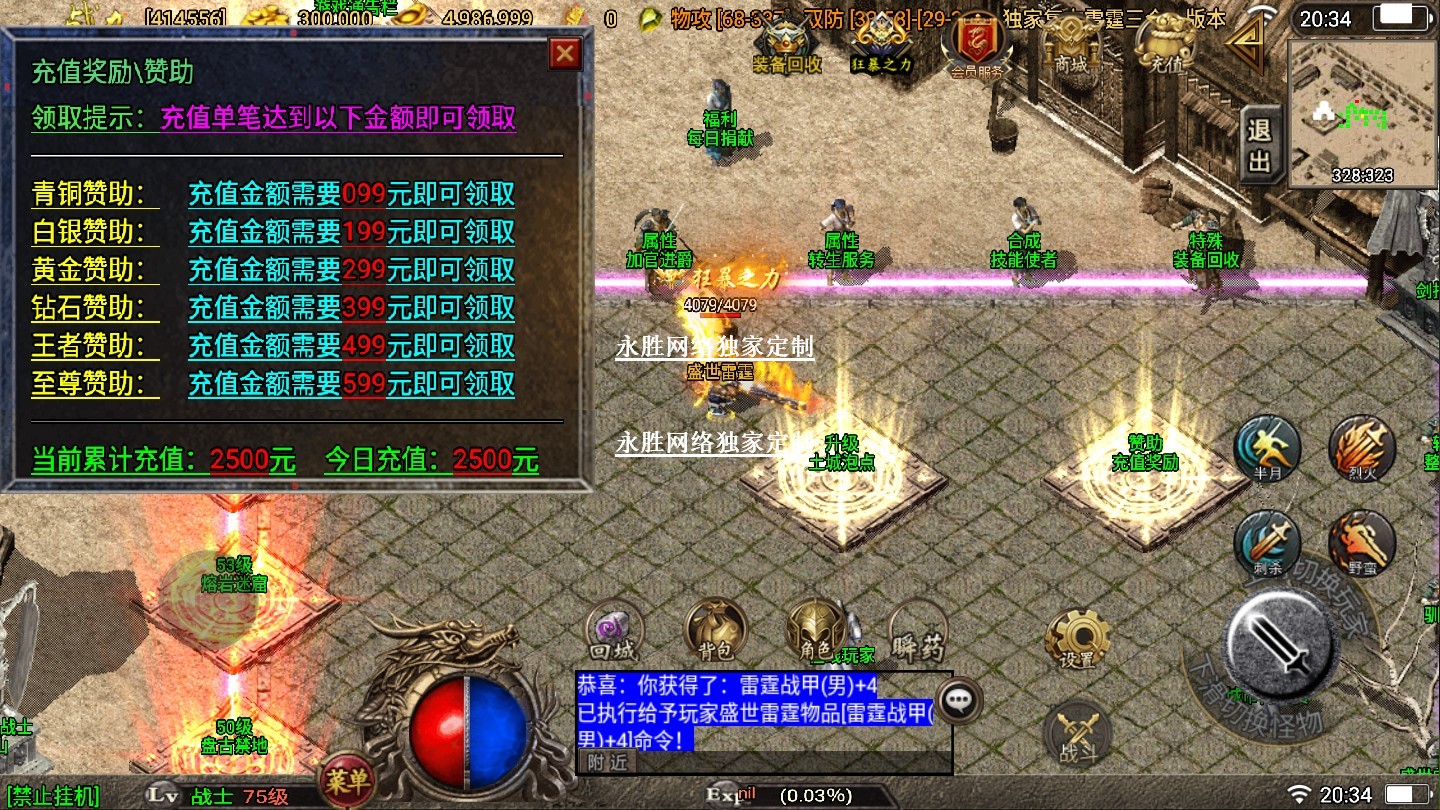This screenshot has height=810, width=1440.
Task: Open the 充值 recharge money bag icon
Action: pyautogui.click(x=1166, y=45)
